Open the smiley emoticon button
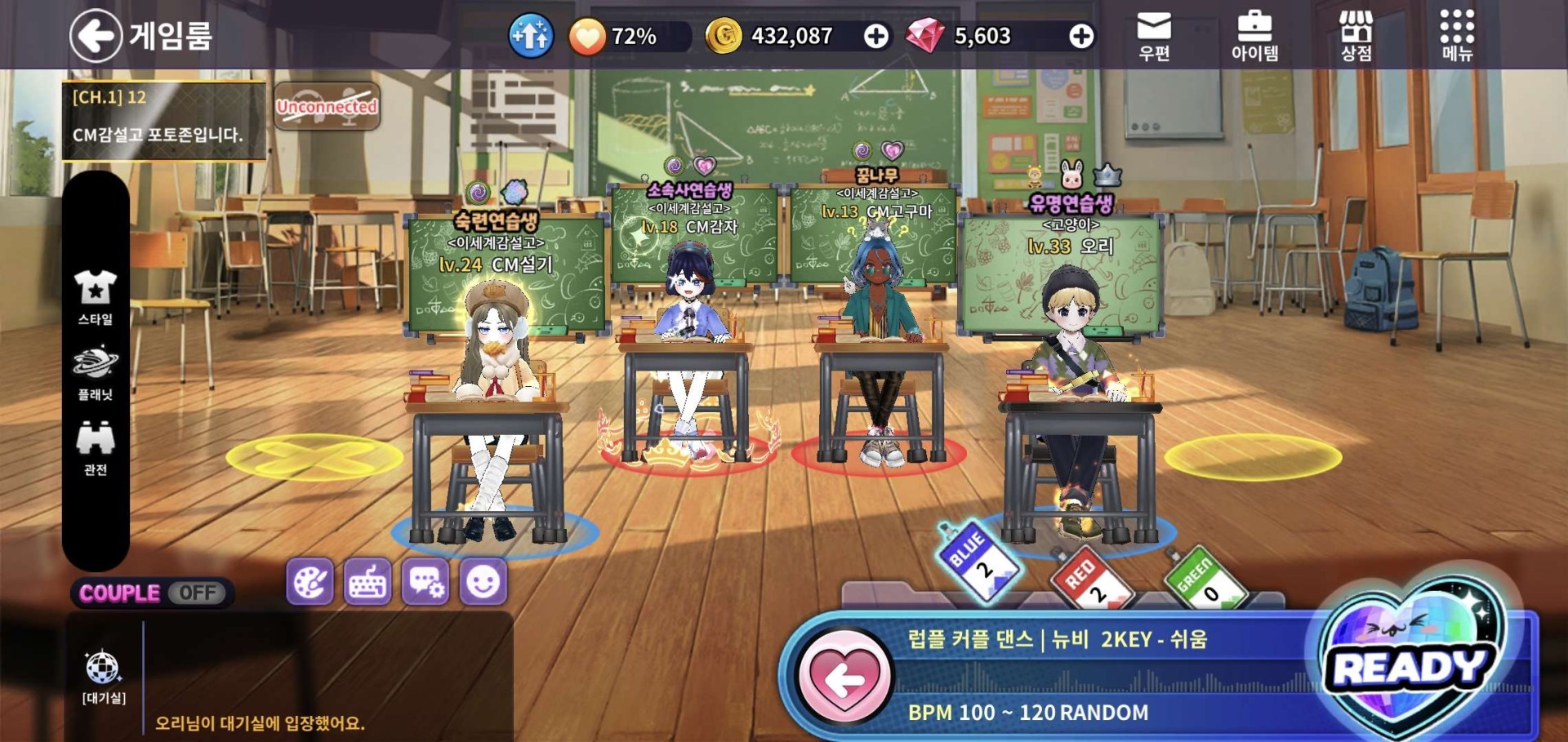Image resolution: width=1568 pixels, height=742 pixels. (483, 582)
